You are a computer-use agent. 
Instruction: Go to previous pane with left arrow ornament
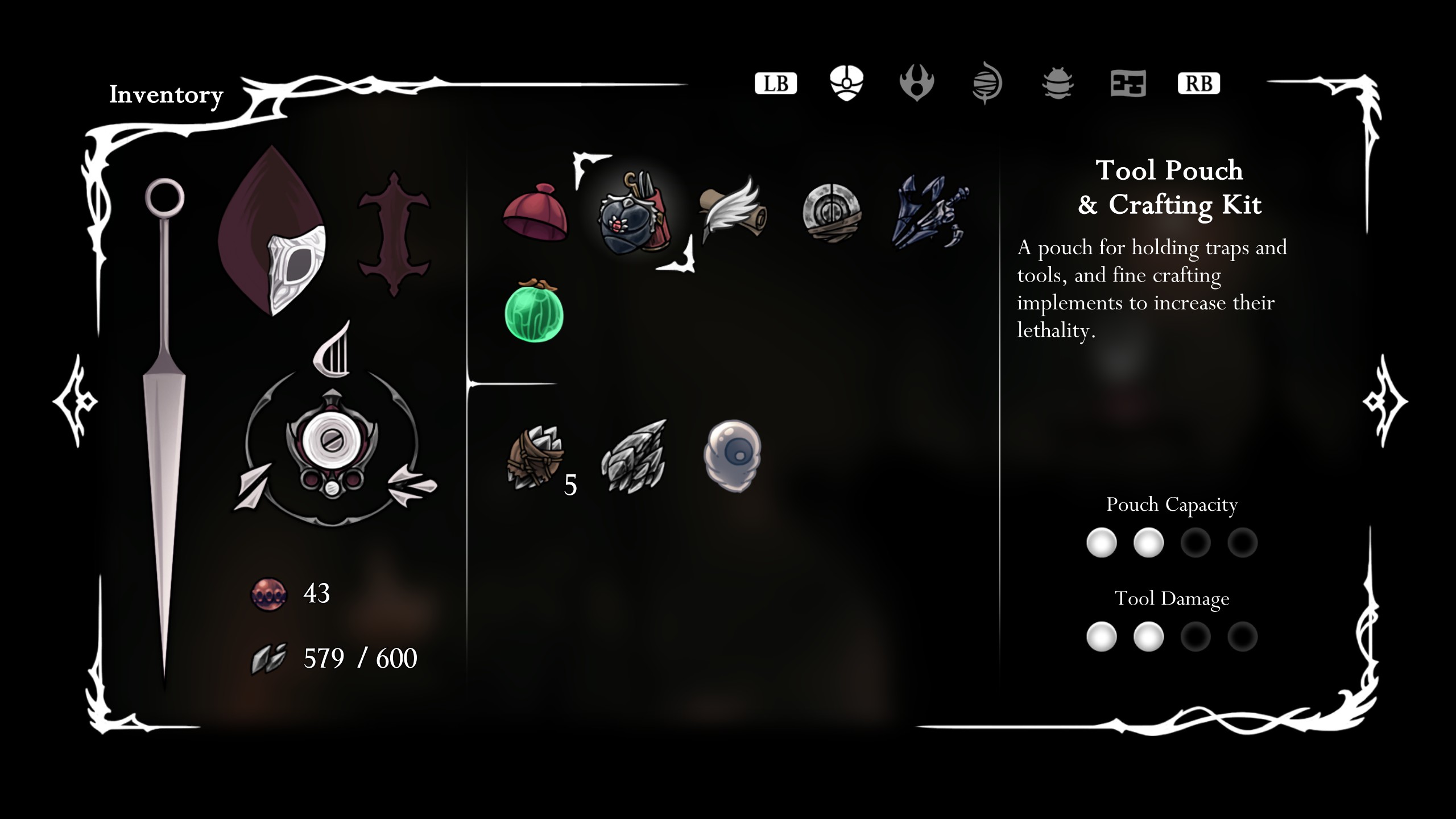coord(76,402)
